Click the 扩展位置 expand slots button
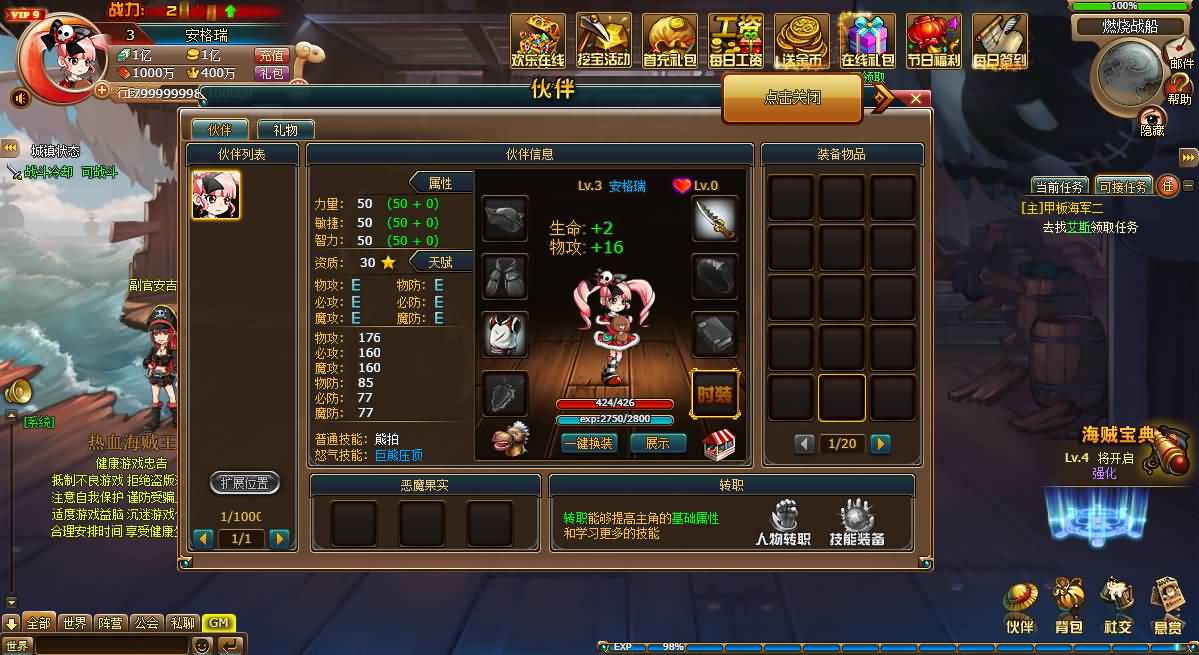The image size is (1199, 655). pos(244,483)
